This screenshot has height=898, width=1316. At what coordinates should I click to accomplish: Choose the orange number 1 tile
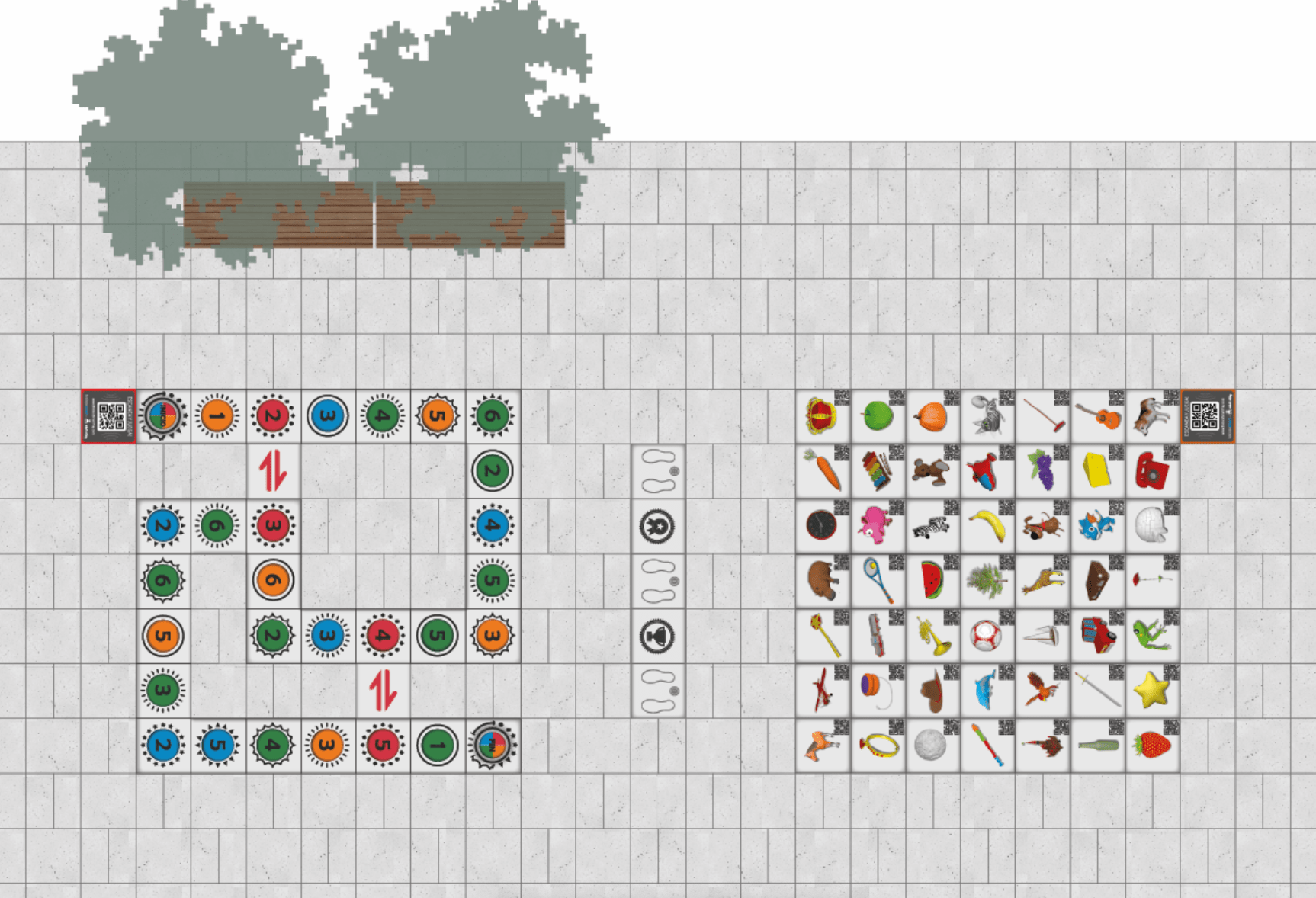217,416
